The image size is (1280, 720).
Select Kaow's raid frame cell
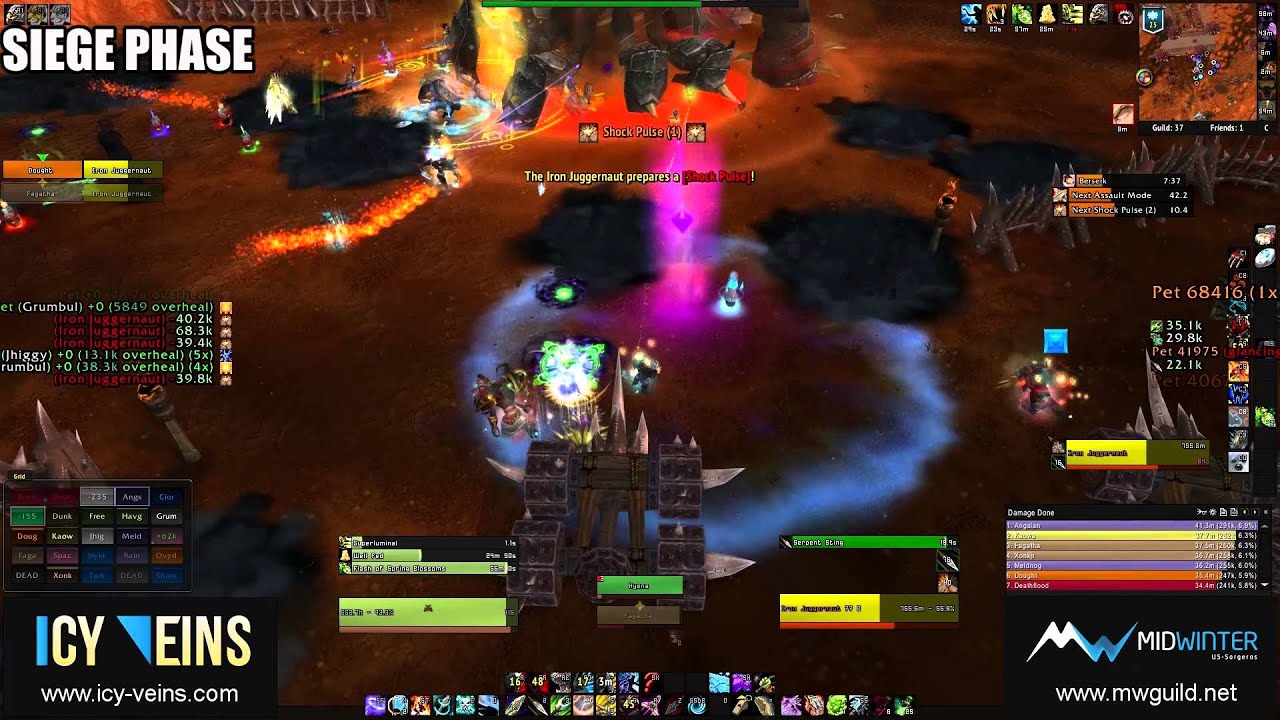62,537
